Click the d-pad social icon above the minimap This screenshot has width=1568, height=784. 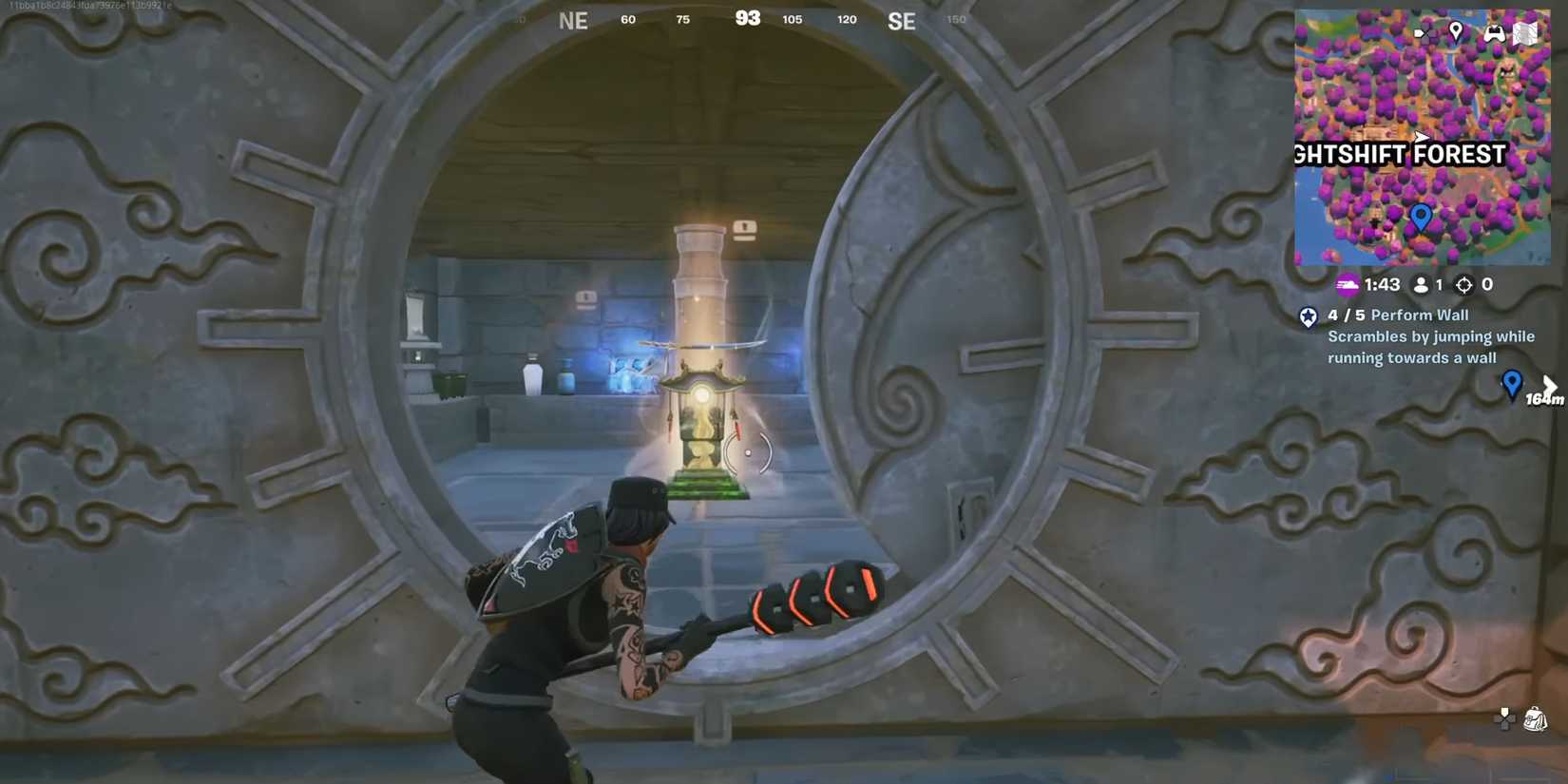tap(1426, 32)
